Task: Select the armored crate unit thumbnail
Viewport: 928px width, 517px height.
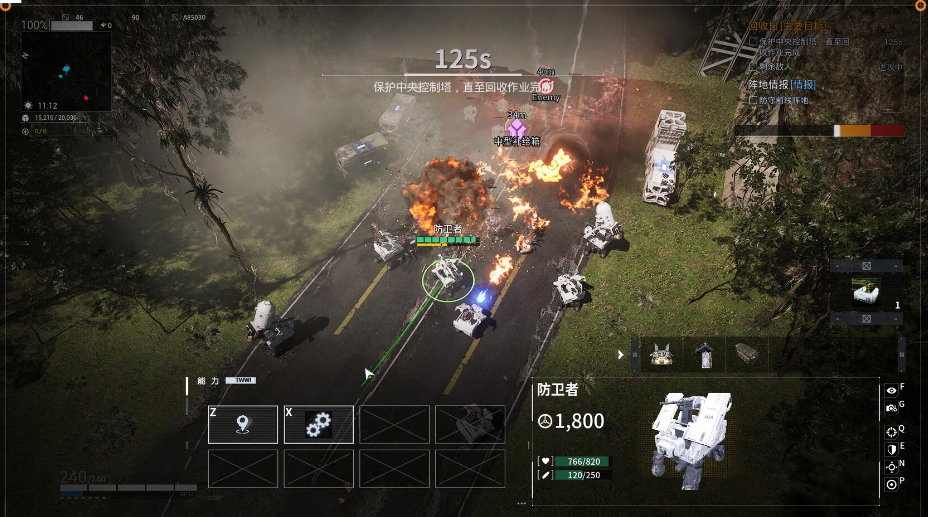Action: click(x=746, y=354)
